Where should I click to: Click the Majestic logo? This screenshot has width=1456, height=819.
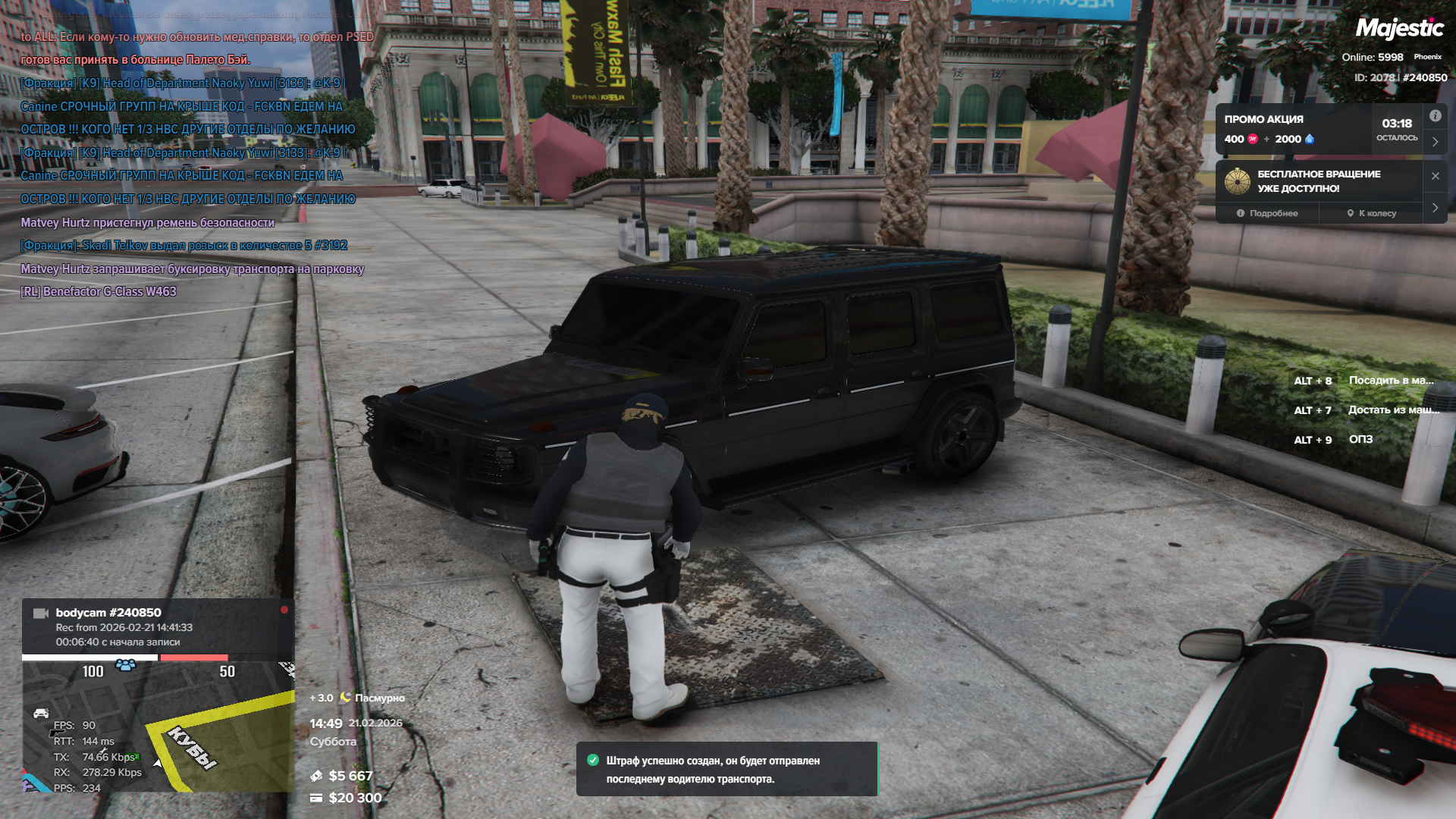1399,29
